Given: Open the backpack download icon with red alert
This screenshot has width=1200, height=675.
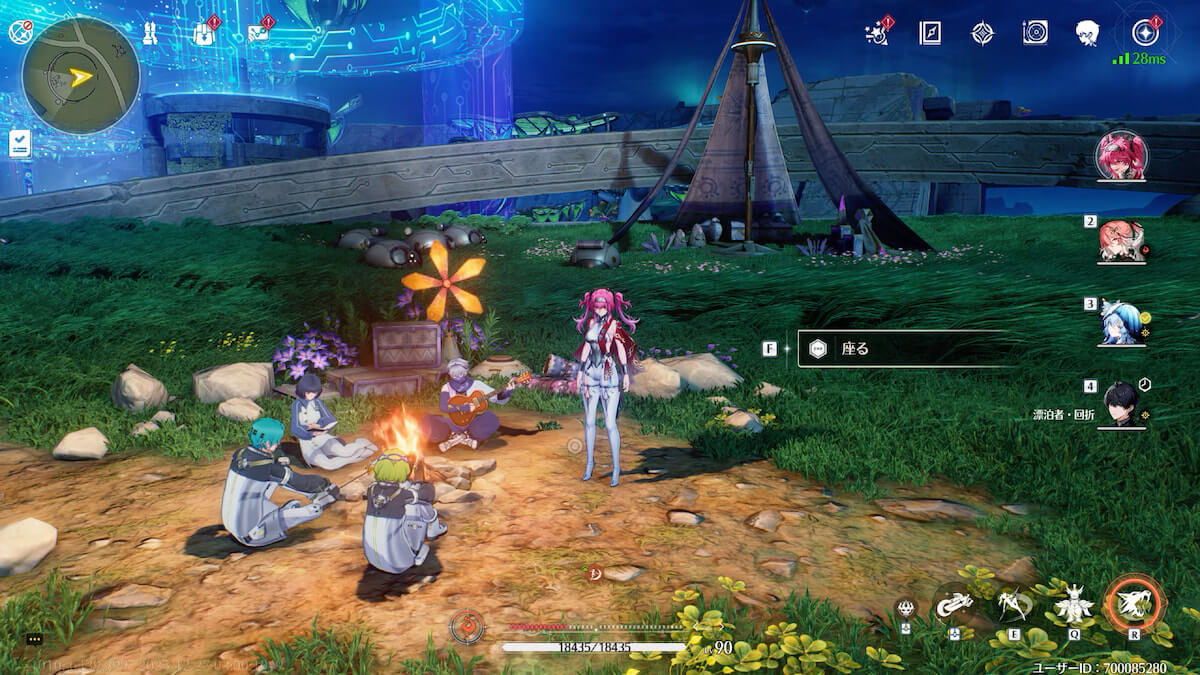Looking at the screenshot, I should (204, 33).
